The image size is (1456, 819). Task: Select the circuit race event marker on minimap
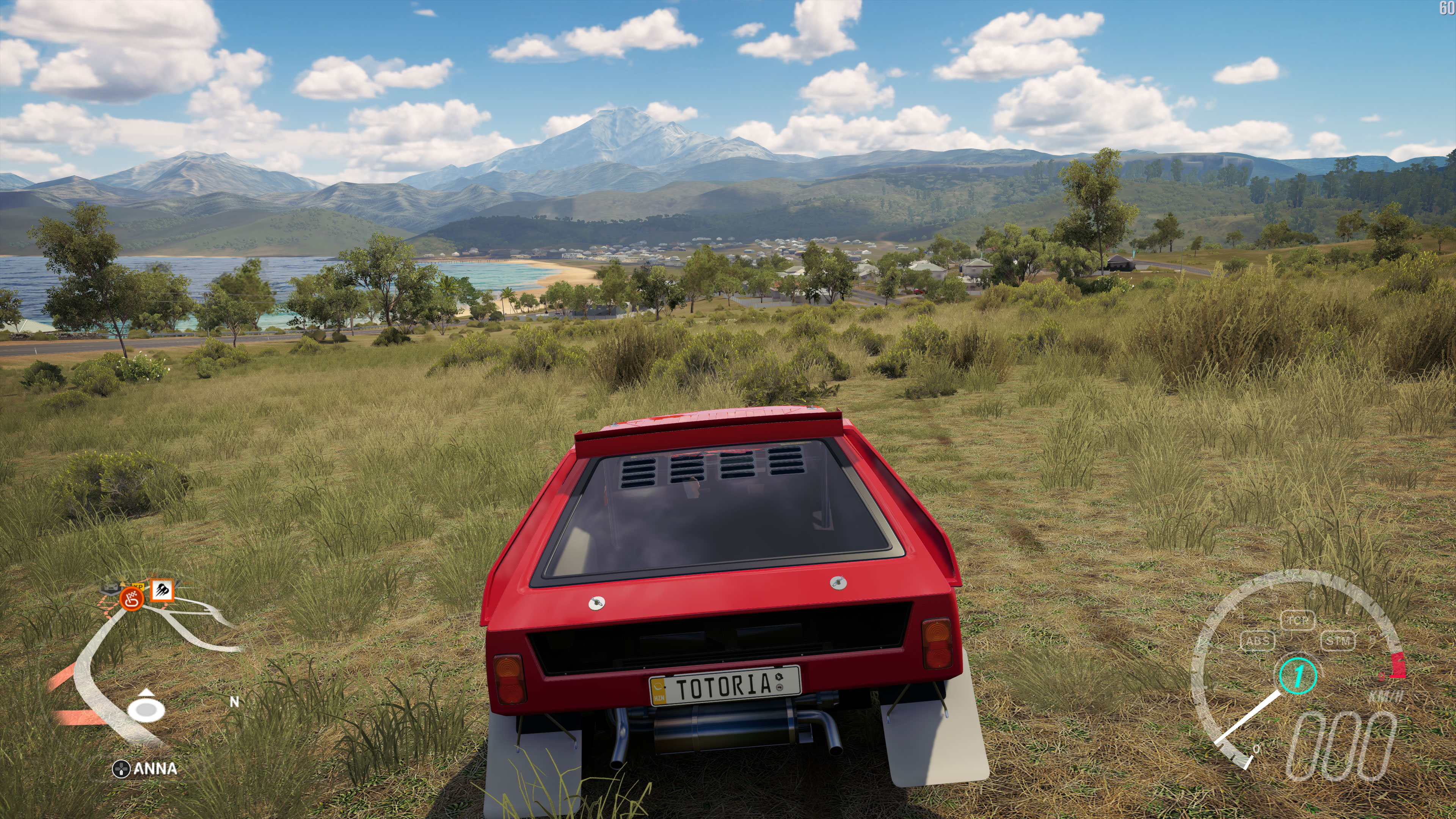coord(132,599)
